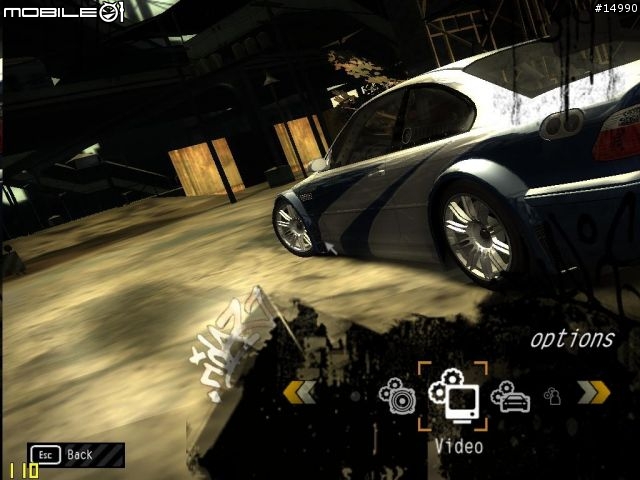Click the left yellow chevron arrow
Image resolution: width=640 pixels, height=480 pixels.
[299, 392]
